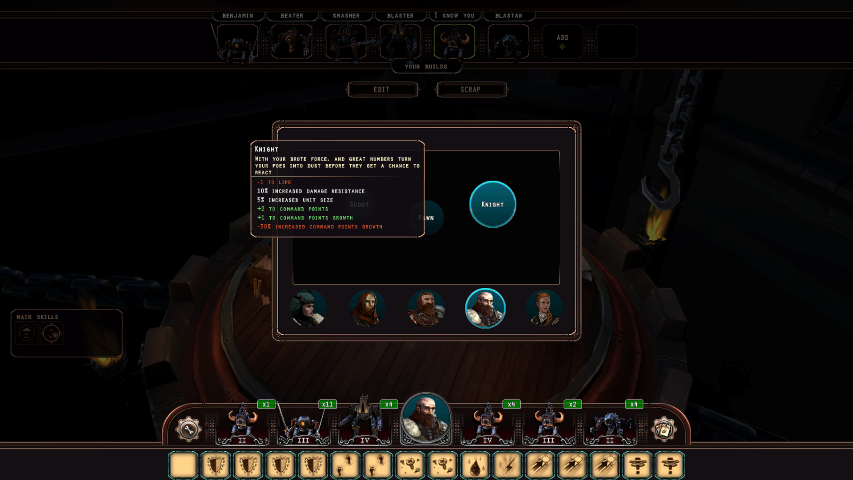Select the green-hooded hero portrait
The image size is (853, 480).
click(308, 308)
